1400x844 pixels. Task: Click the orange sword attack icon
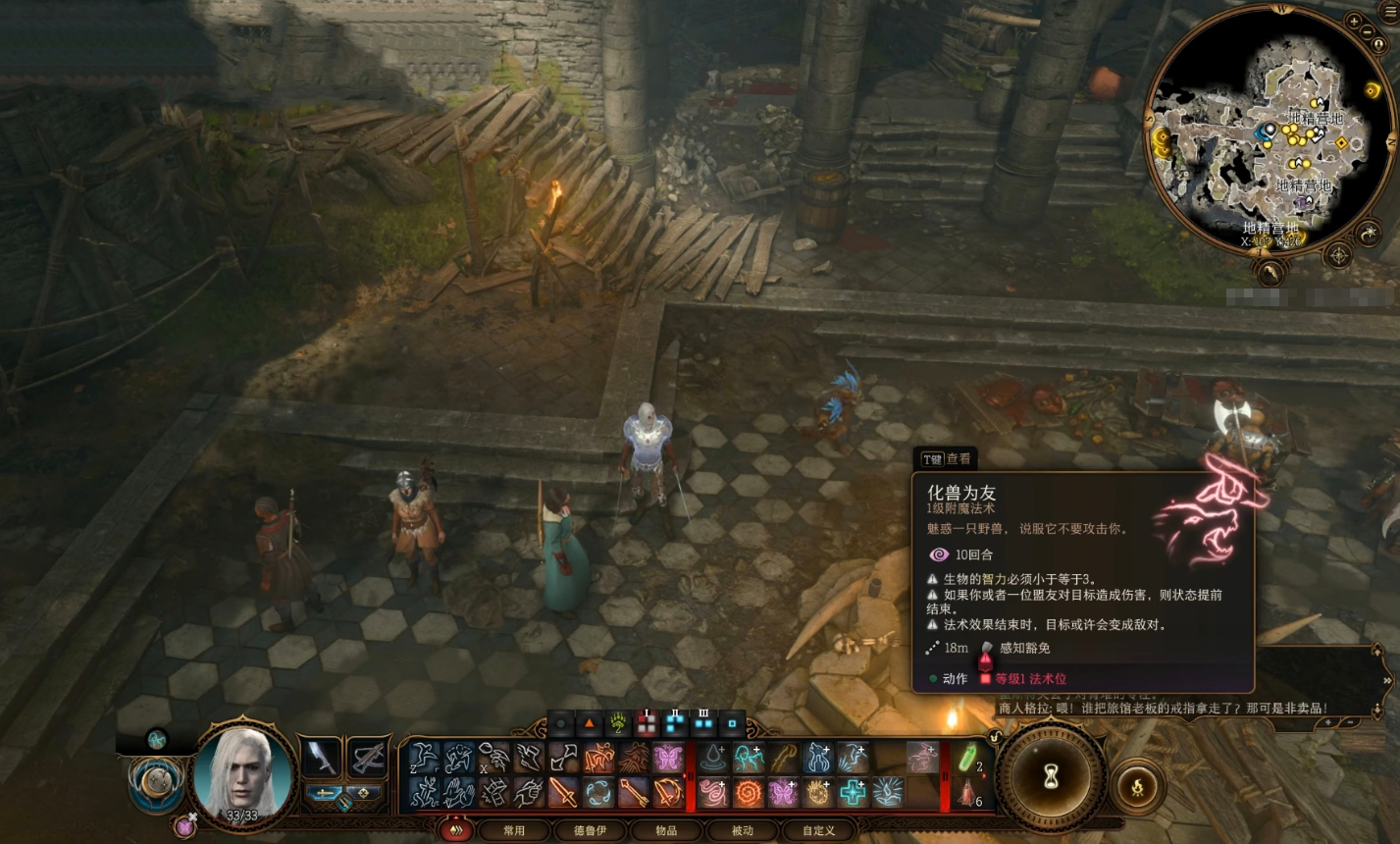pos(563,792)
